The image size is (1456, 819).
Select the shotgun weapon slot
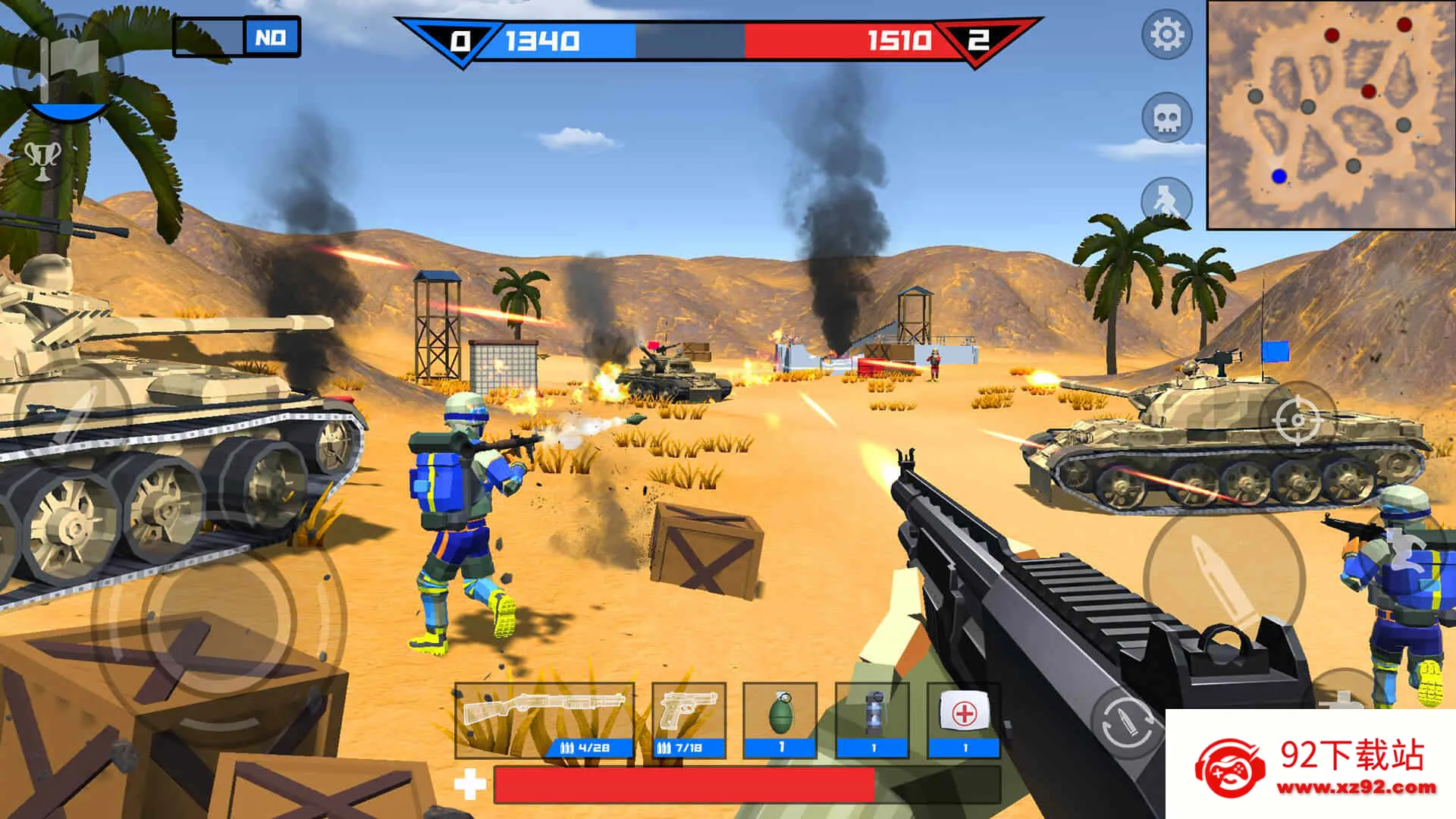pyautogui.click(x=544, y=720)
